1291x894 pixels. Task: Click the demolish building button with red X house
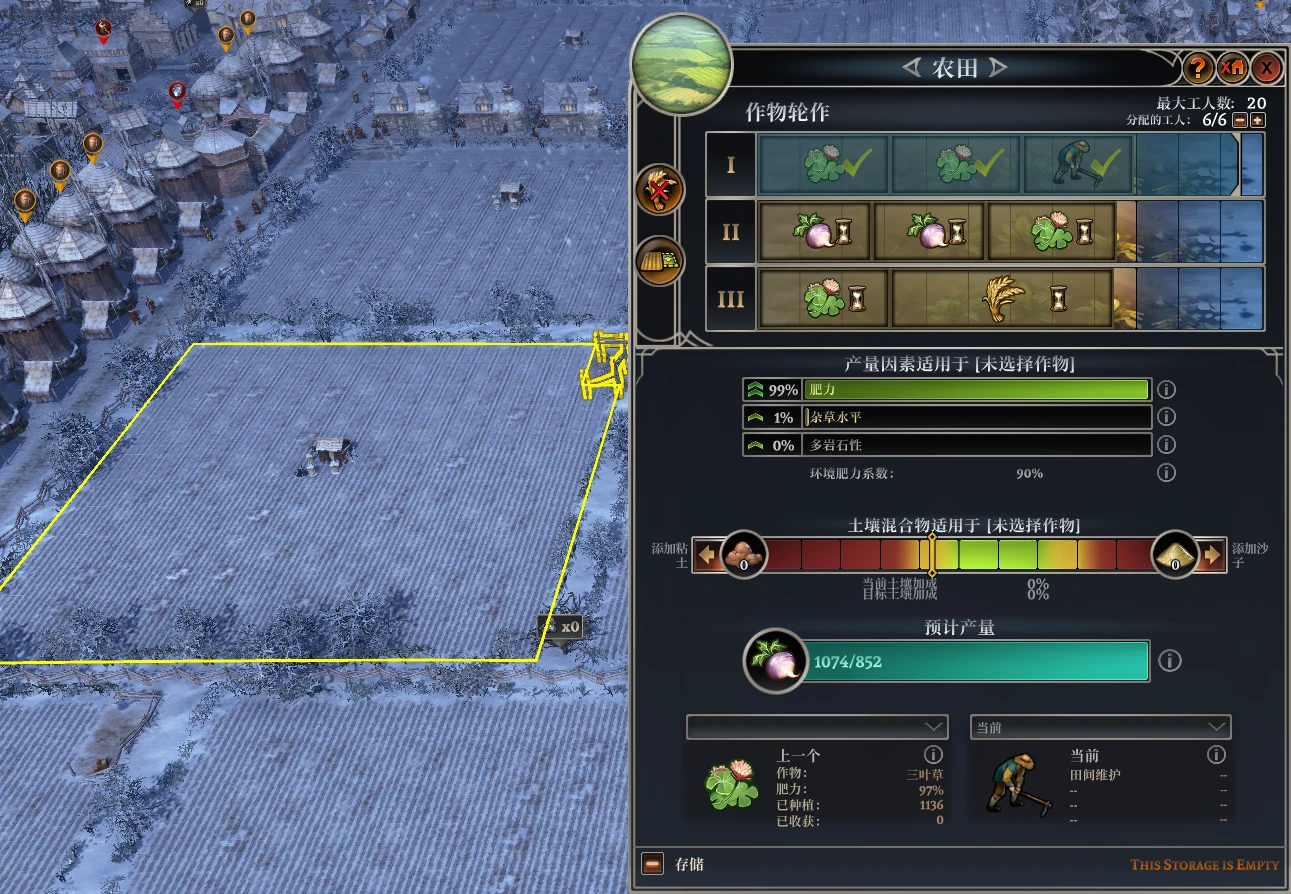(x=1233, y=68)
